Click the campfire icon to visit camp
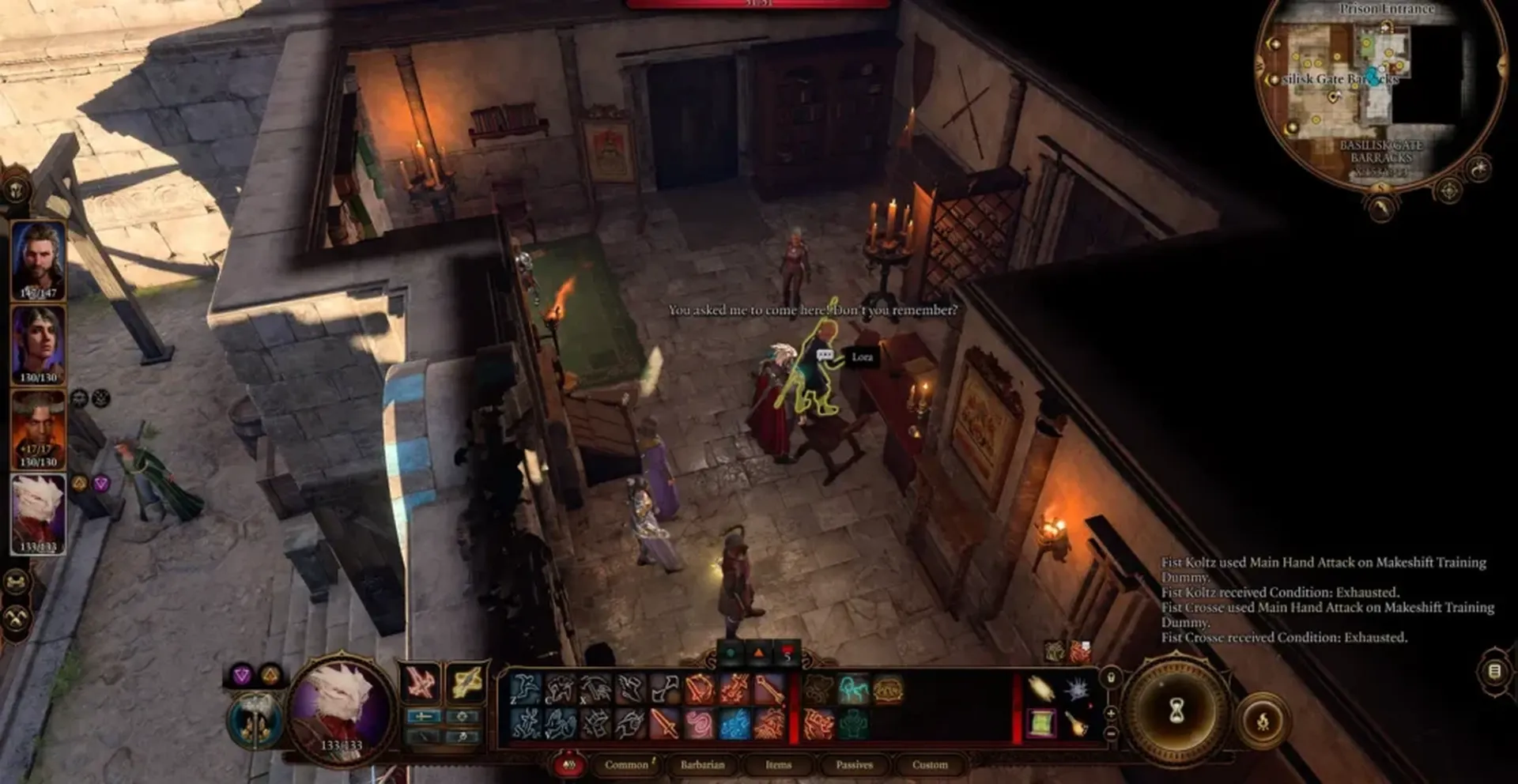The width and height of the screenshot is (1518, 784). (1263, 721)
